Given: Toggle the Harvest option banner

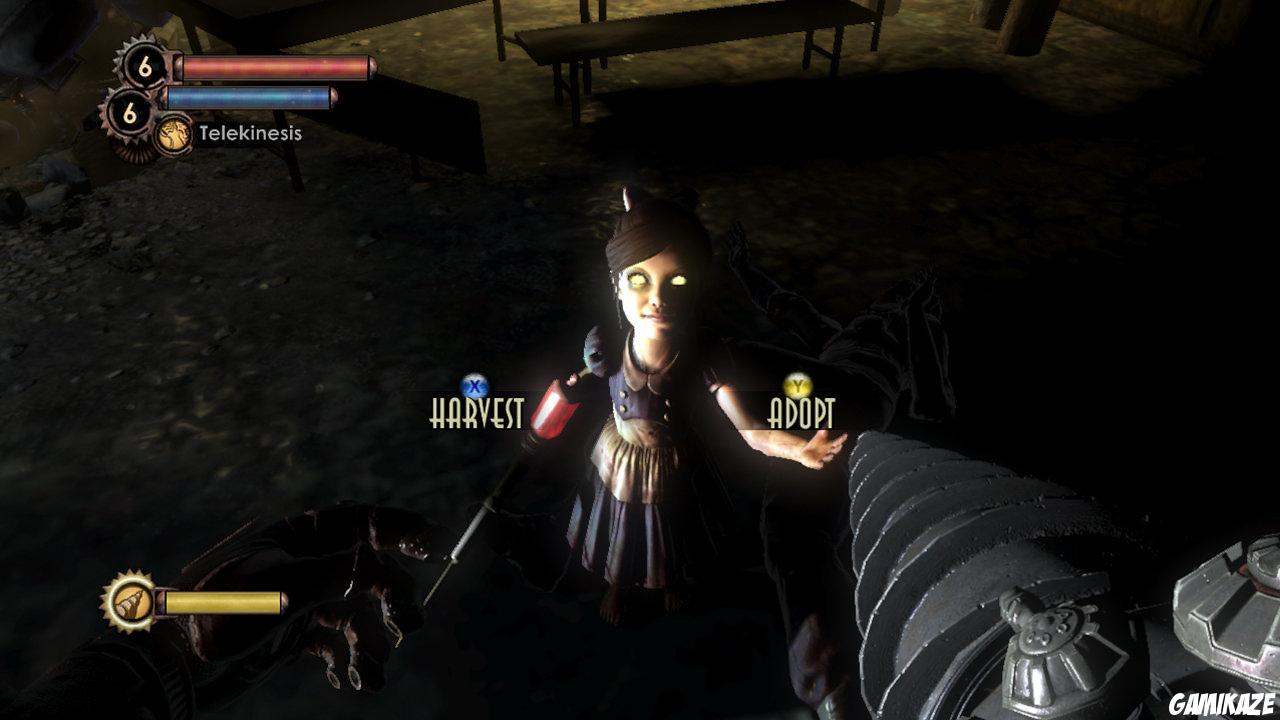Looking at the screenshot, I should (475, 410).
